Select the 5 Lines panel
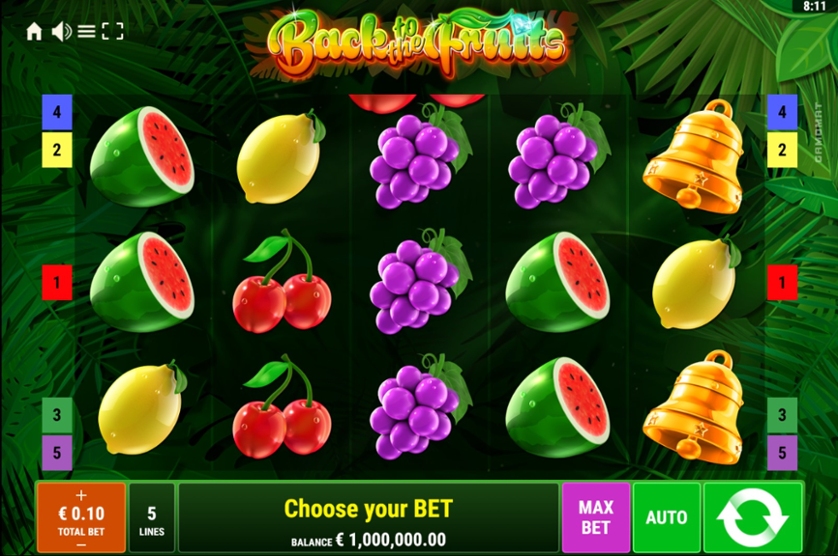 pyautogui.click(x=151, y=518)
